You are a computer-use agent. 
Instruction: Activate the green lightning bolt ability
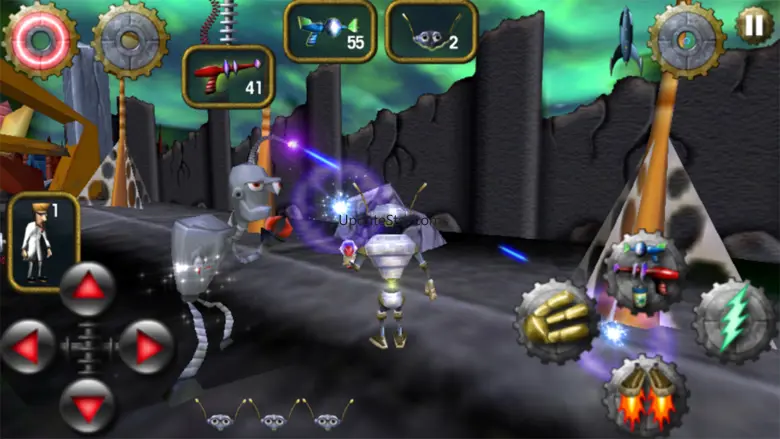pyautogui.click(x=735, y=320)
